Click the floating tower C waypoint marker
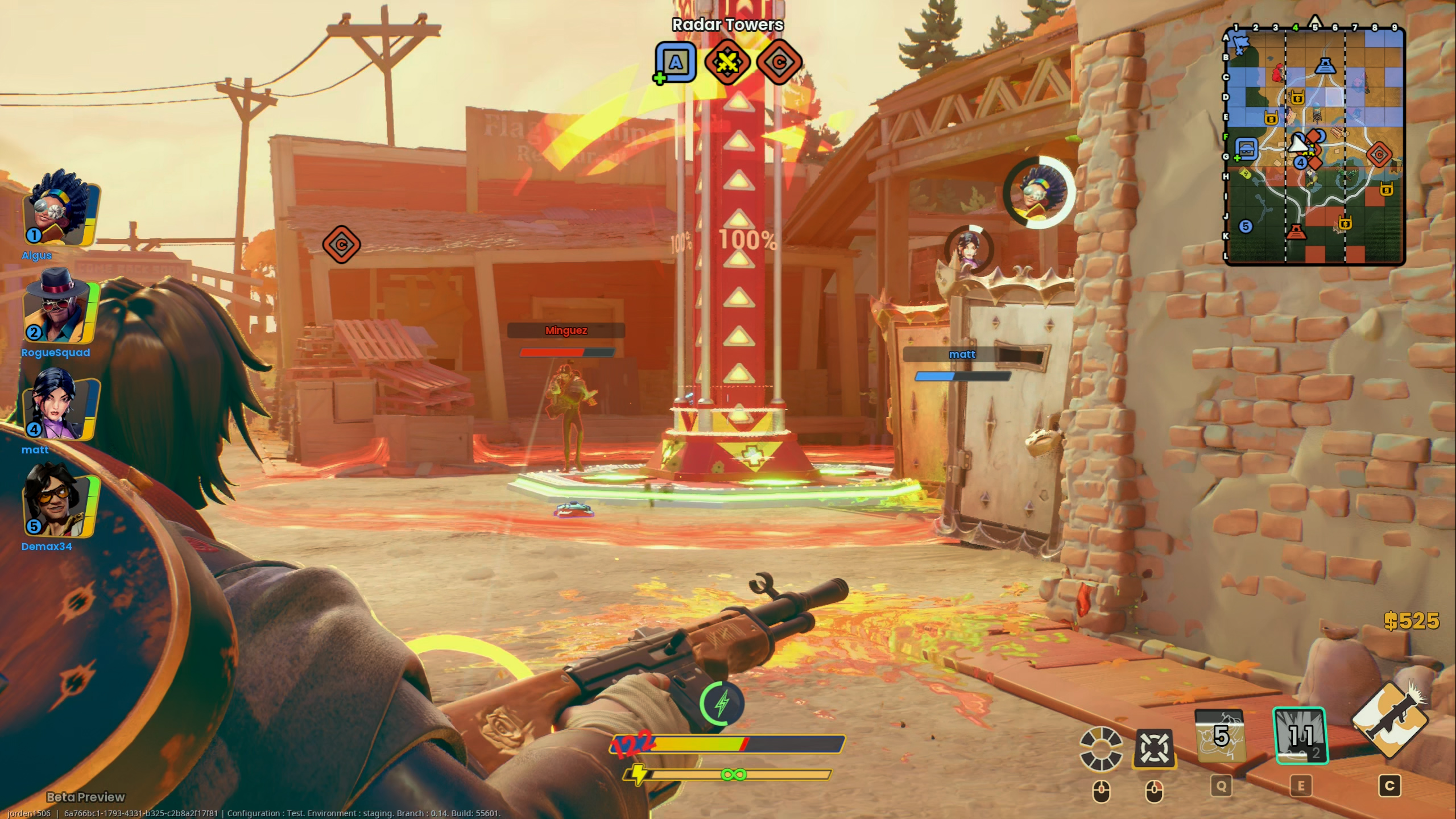The height and width of the screenshot is (819, 1456). coord(341,245)
